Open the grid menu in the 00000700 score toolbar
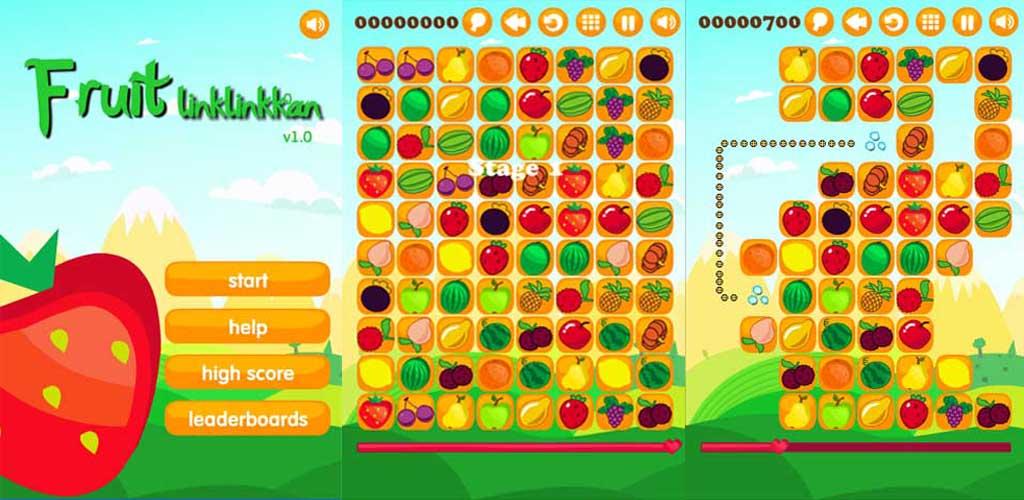Screen dimensions: 1024x500 click(x=930, y=21)
